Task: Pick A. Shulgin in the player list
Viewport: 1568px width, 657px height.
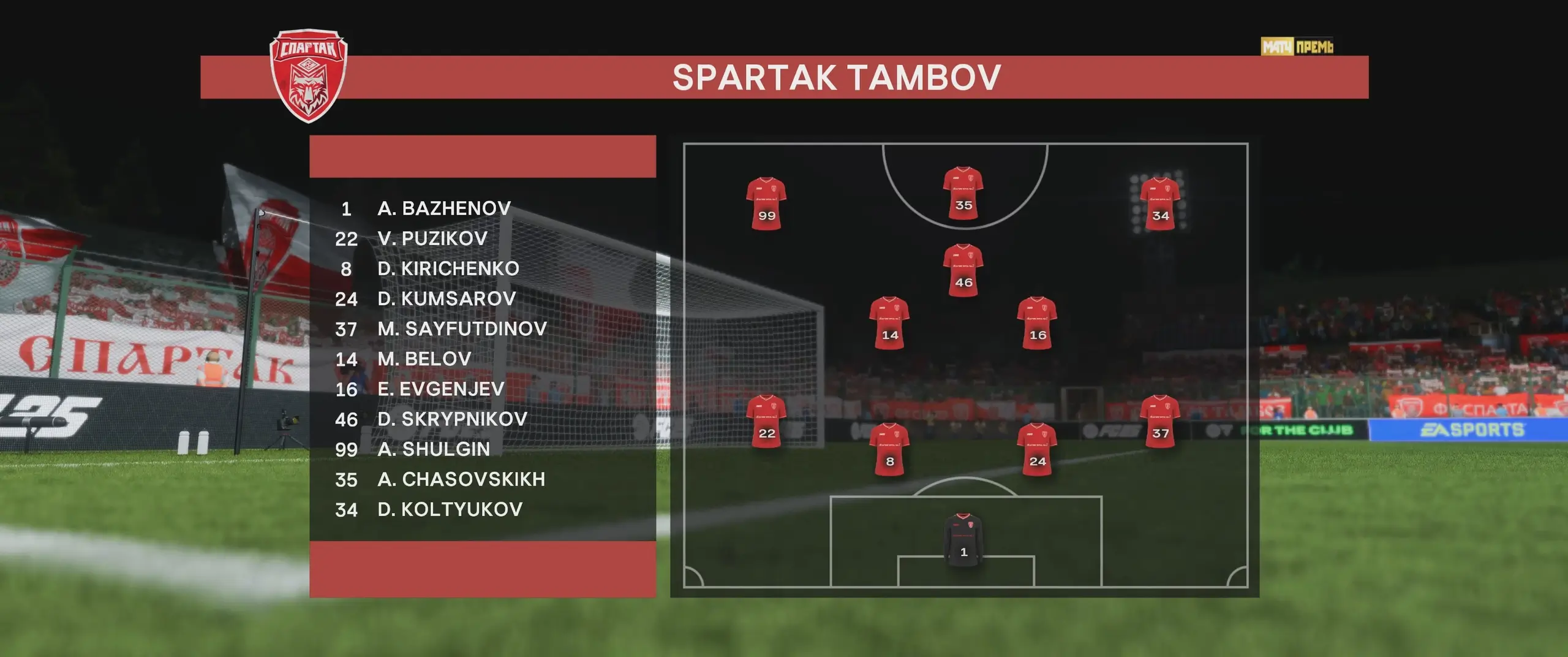Action: click(x=434, y=449)
